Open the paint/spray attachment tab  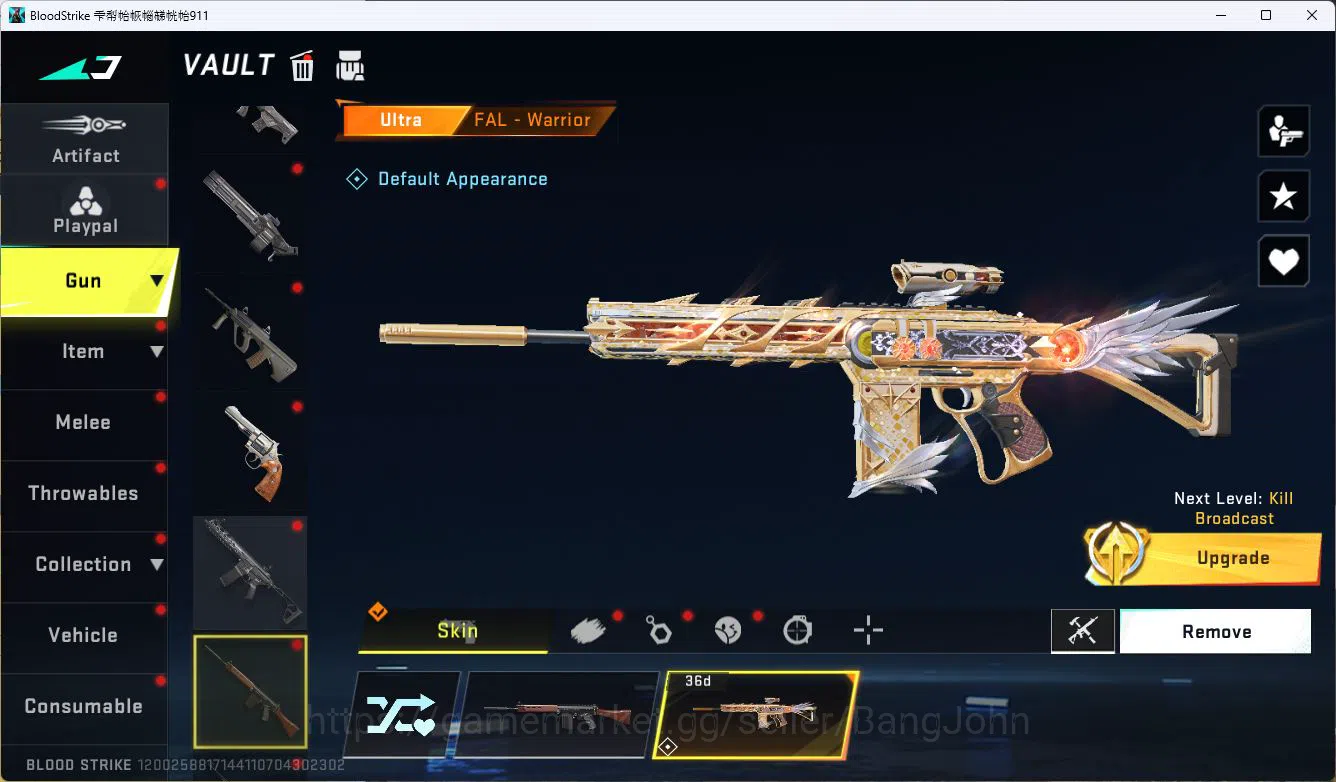589,629
